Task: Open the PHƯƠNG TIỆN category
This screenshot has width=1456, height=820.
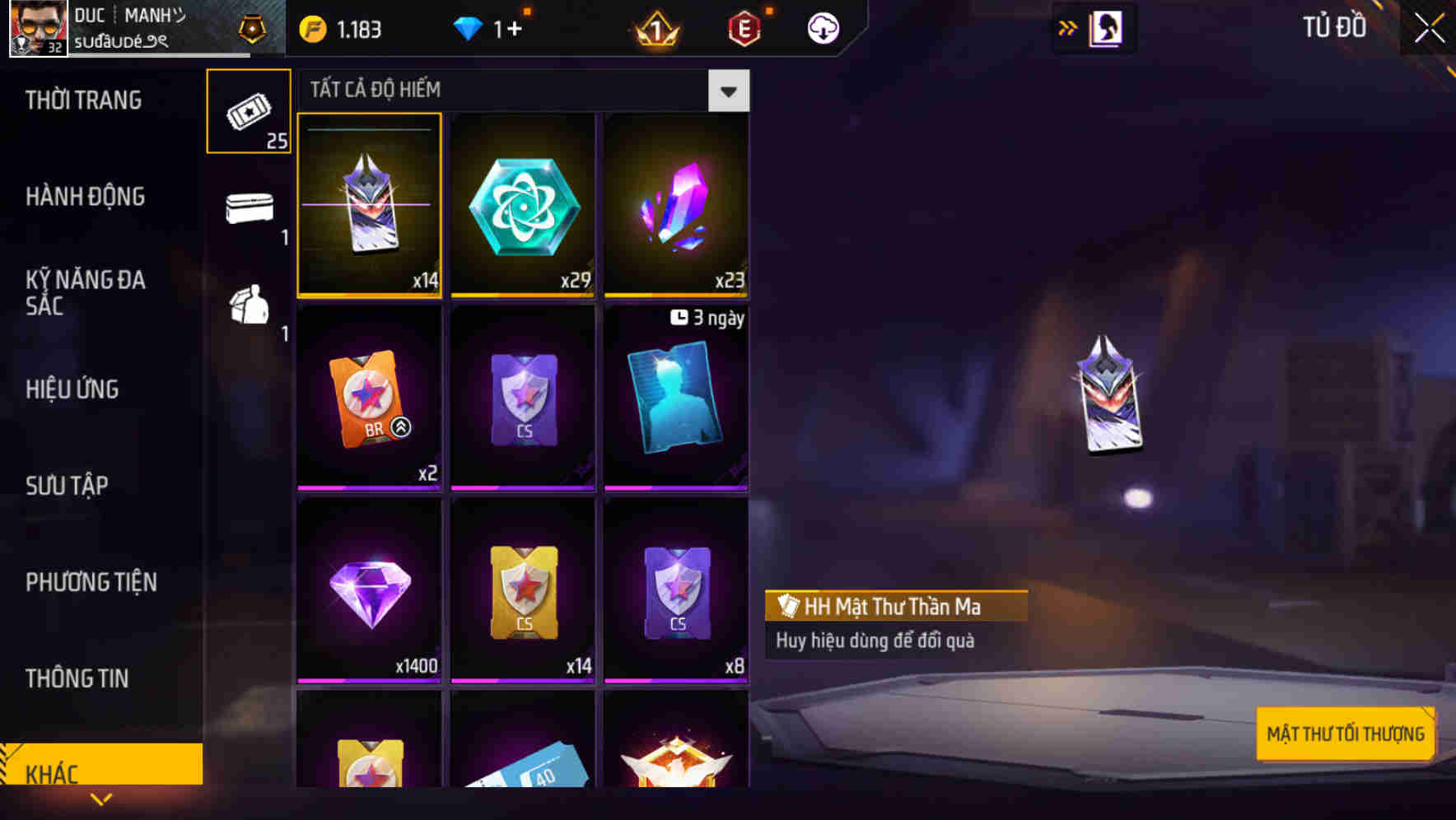Action: click(91, 582)
